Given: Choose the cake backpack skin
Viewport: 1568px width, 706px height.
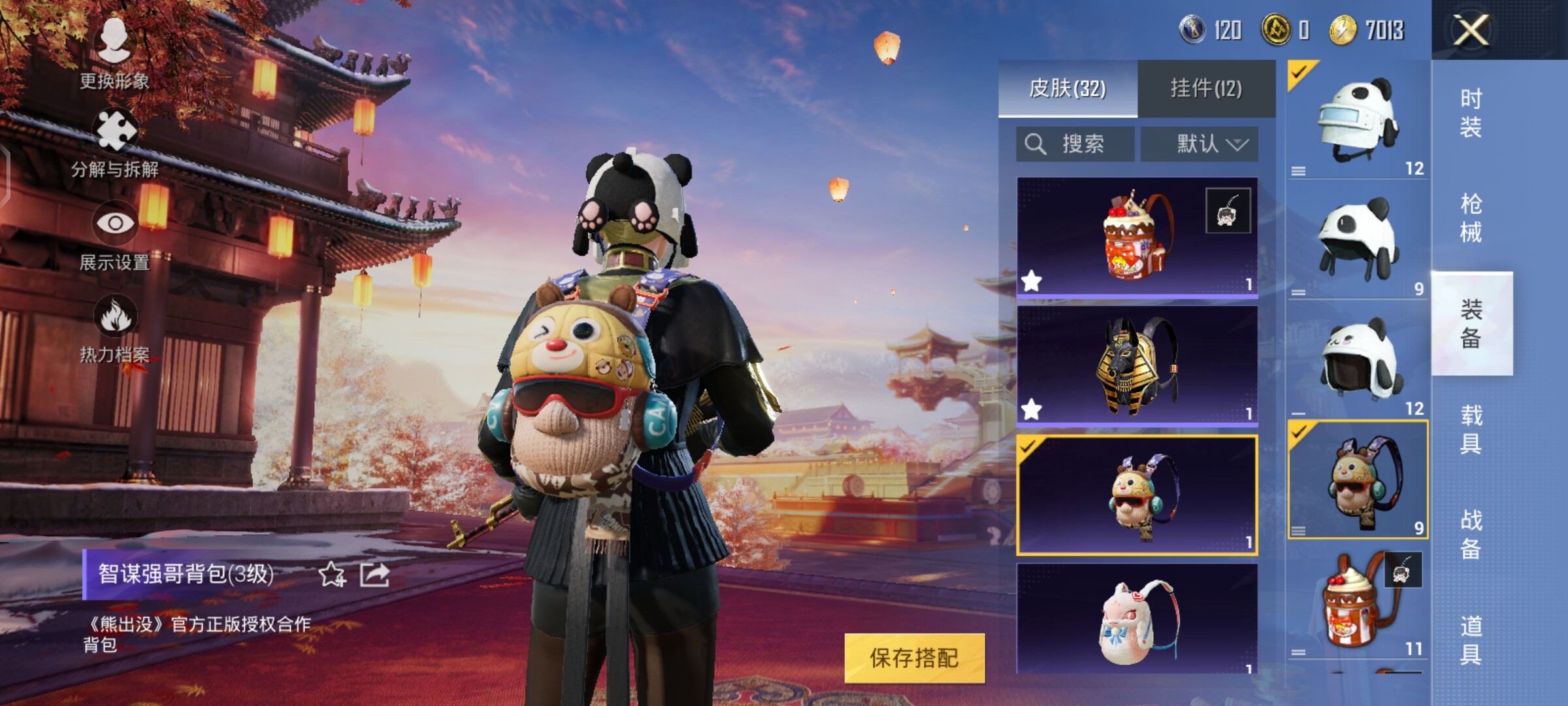Looking at the screenshot, I should click(1137, 237).
